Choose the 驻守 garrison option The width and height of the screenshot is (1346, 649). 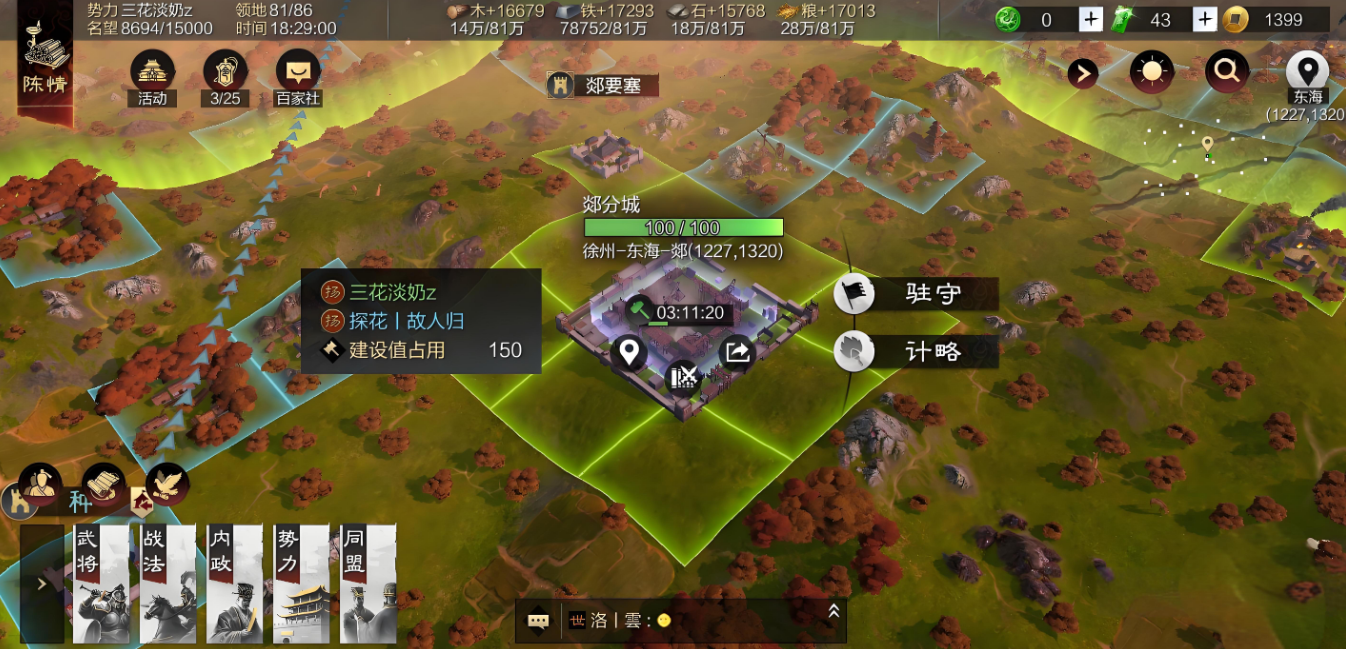pos(916,294)
